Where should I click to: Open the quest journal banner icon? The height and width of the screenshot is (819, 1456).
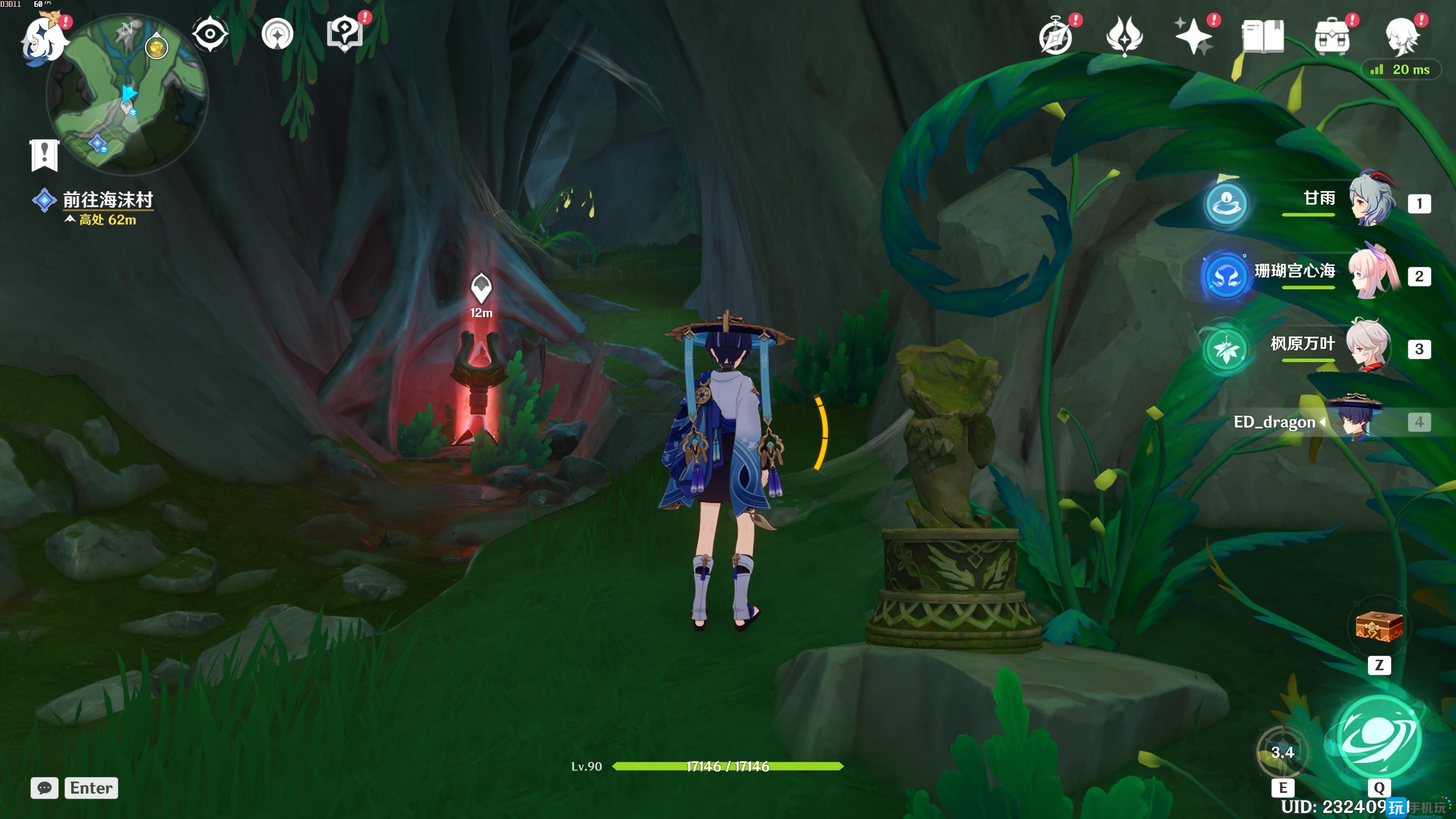(44, 154)
